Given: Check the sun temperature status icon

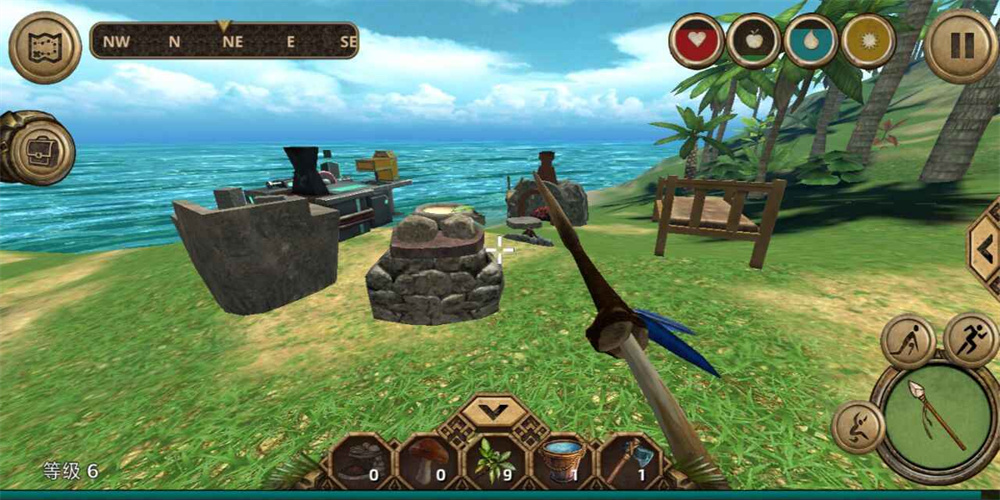Looking at the screenshot, I should 868,42.
